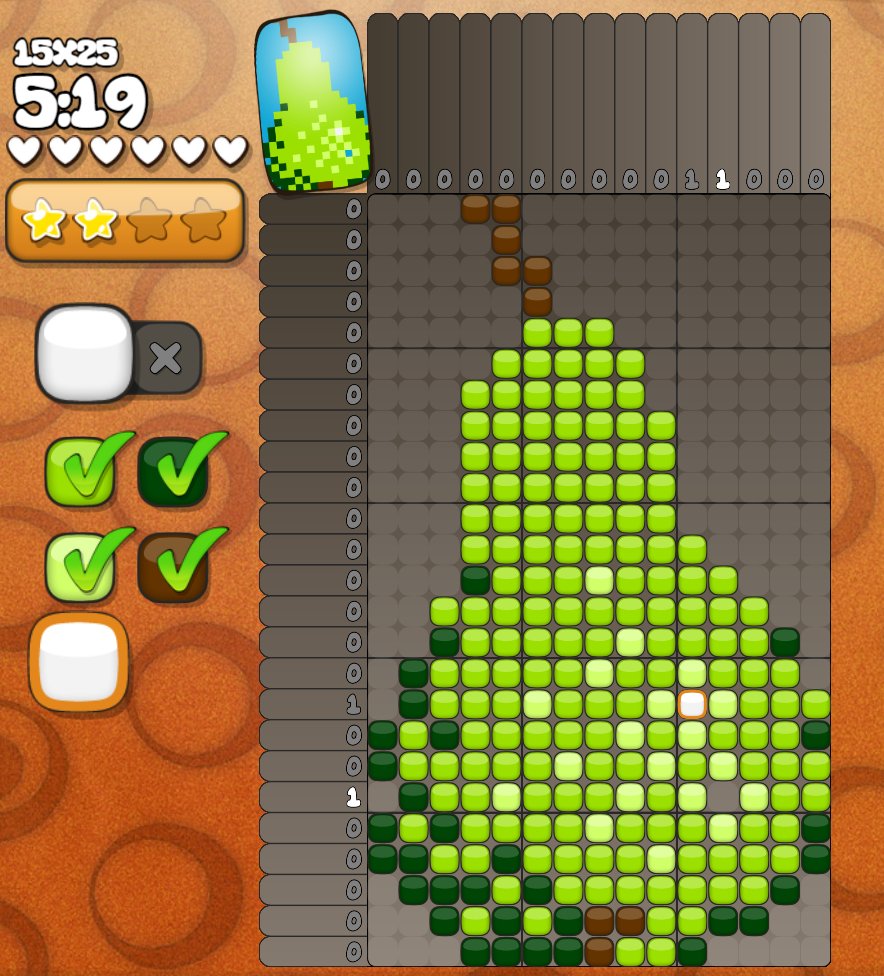Click the orange-highlighted white tile in the grid

692,704
